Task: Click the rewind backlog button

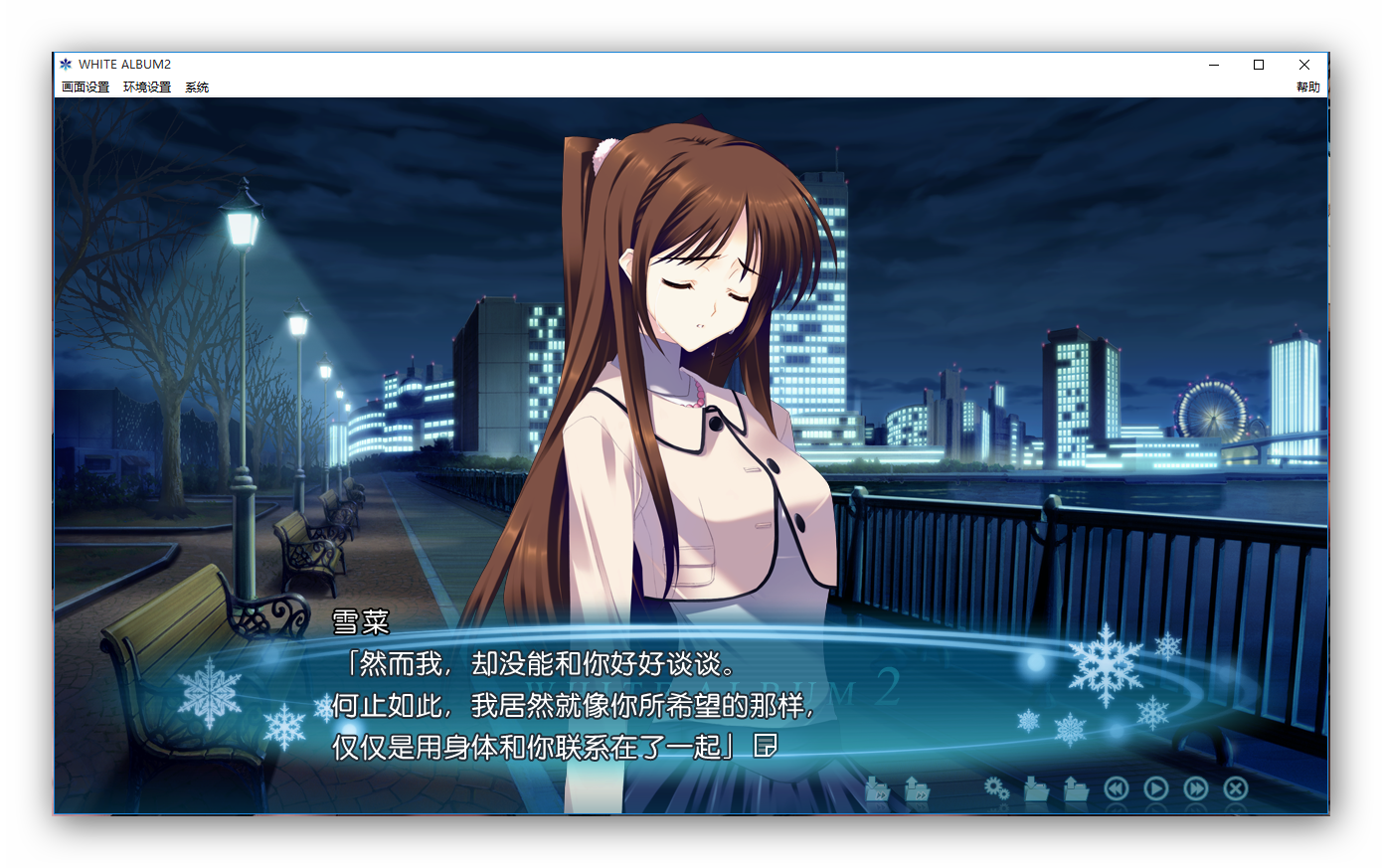Action: coord(1117,789)
